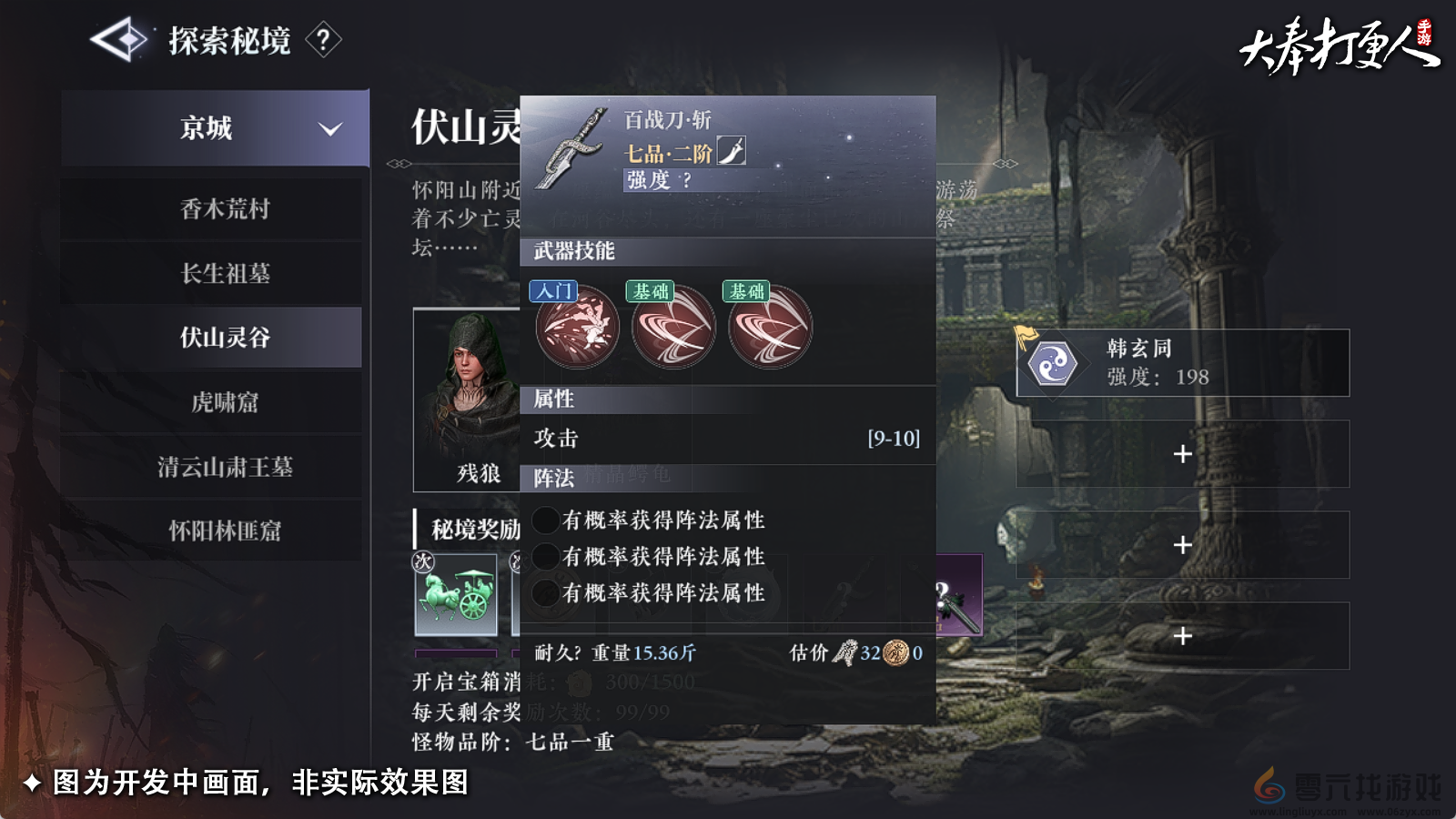Click the purple progress bar under the chariot reward
This screenshot has height=819, width=1456.
point(455,652)
